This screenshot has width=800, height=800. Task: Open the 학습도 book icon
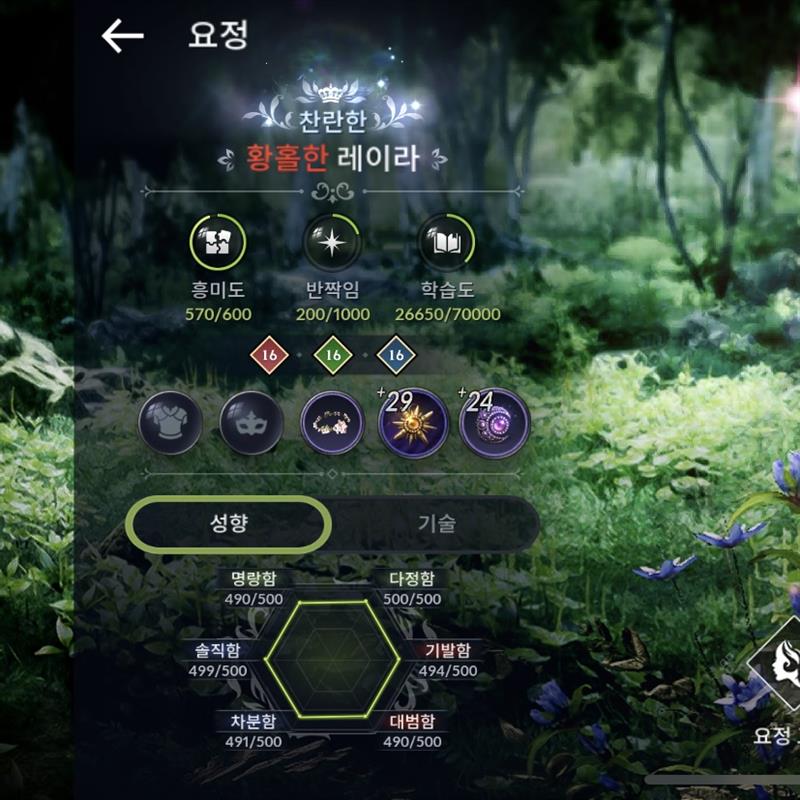coord(445,243)
